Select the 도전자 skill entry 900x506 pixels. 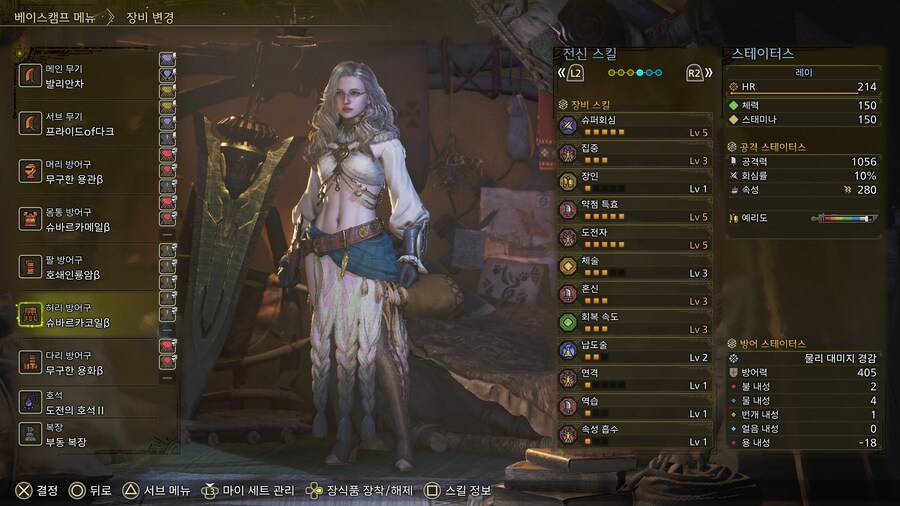pos(635,238)
